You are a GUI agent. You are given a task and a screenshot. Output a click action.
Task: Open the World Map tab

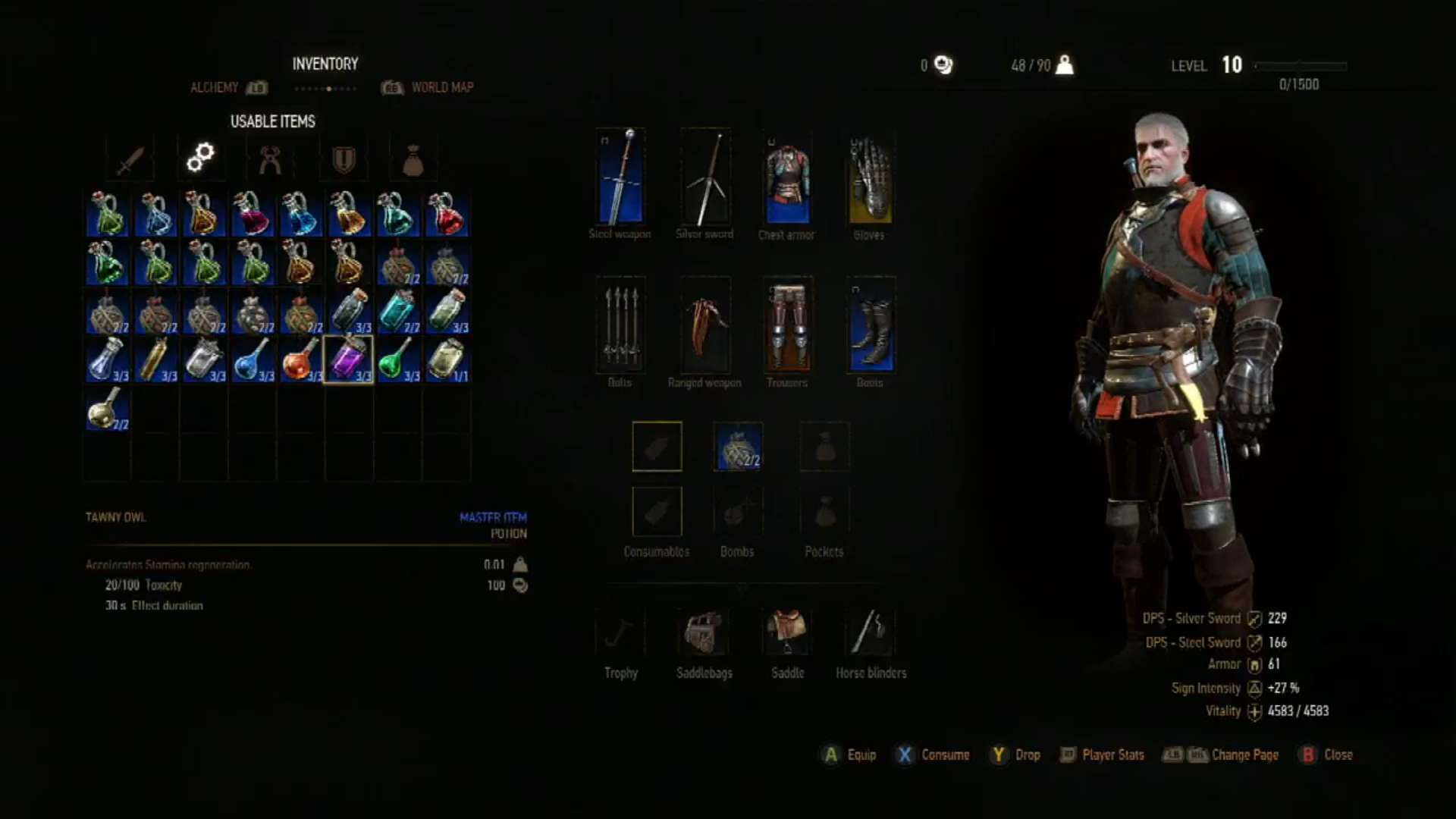[x=442, y=87]
